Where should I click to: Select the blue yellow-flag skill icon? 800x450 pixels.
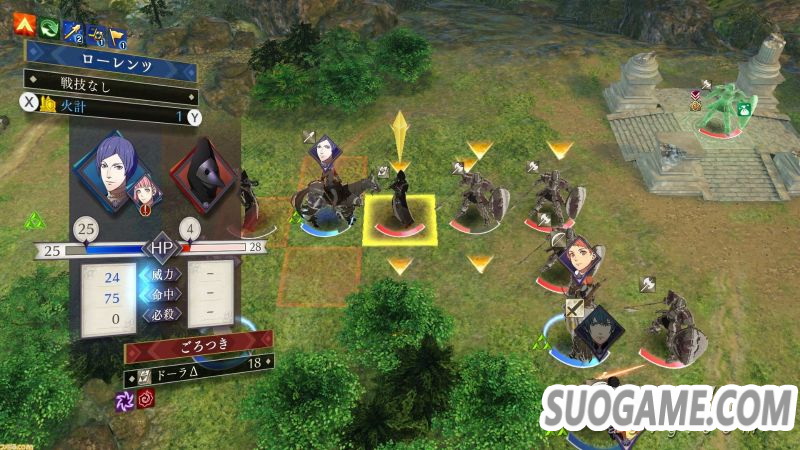(115, 33)
